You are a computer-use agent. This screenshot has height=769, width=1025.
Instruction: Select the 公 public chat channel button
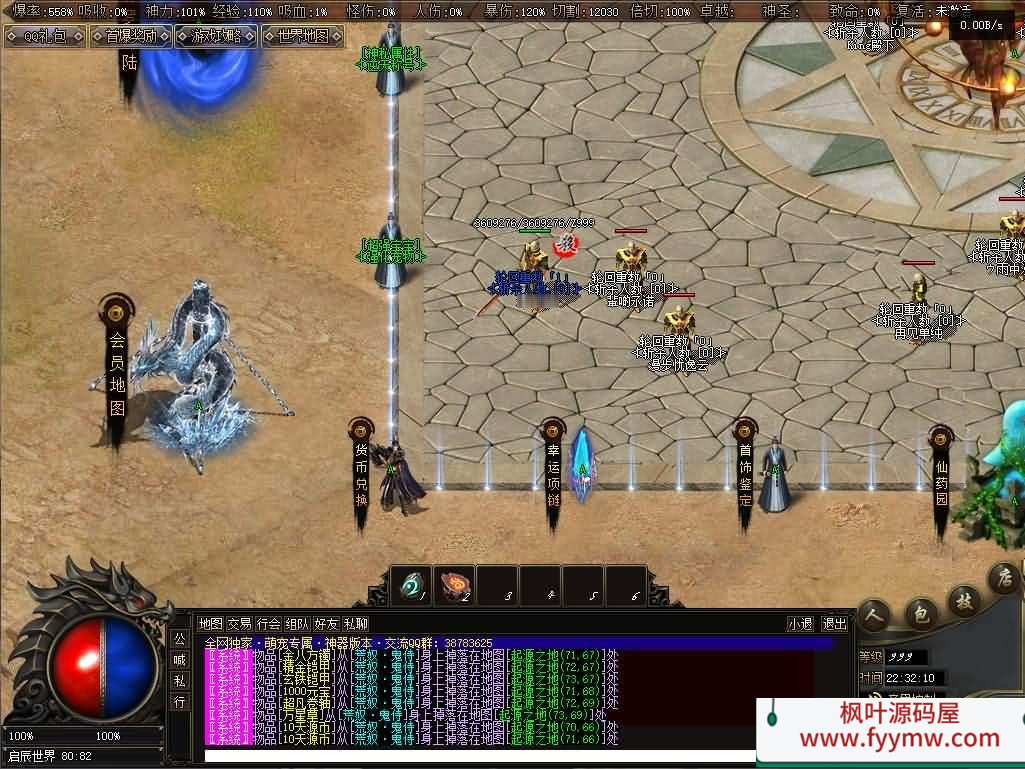(x=179, y=638)
